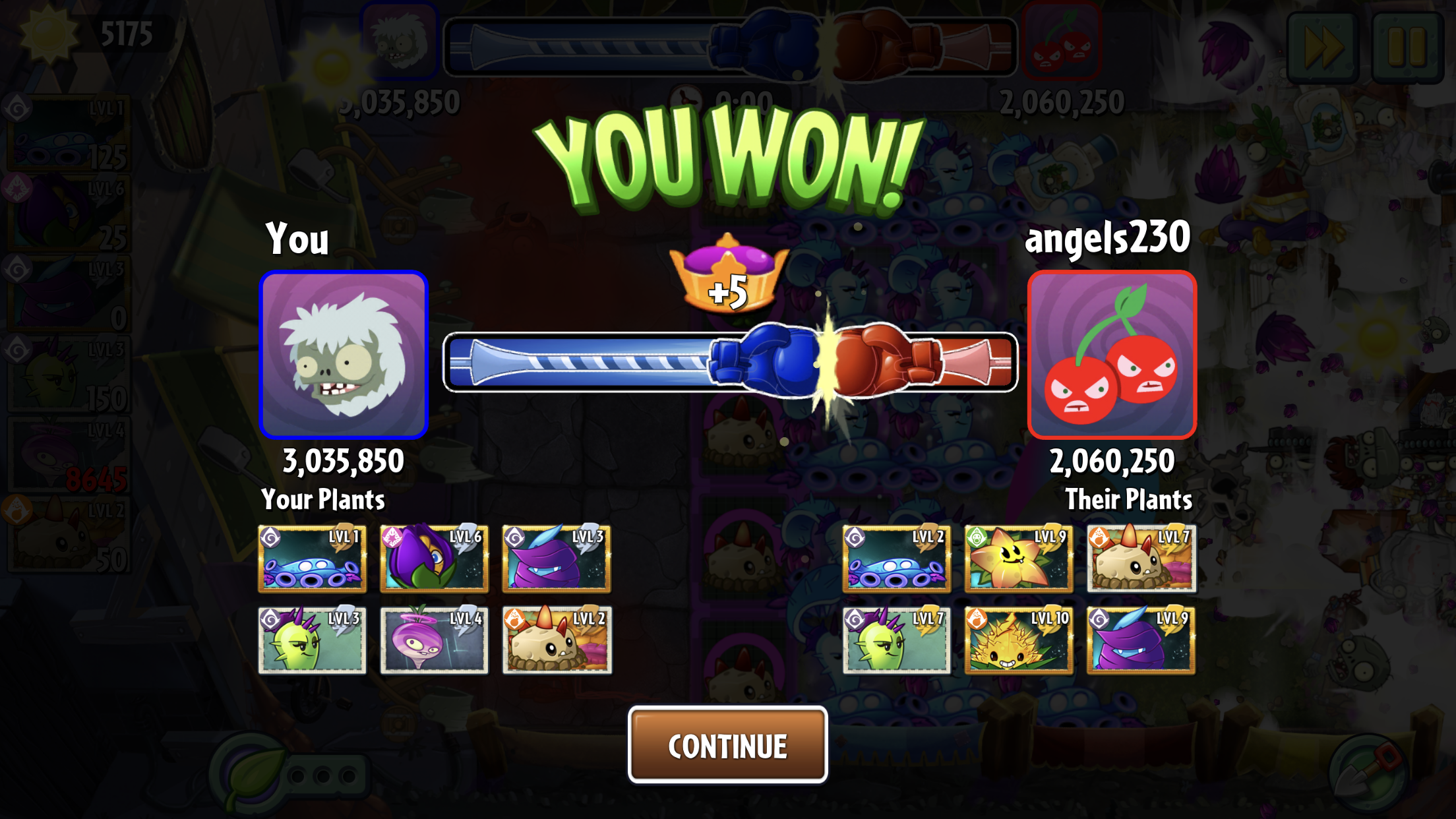Select opponent's LVL 7 Primal Potato Mine card

point(1141,559)
